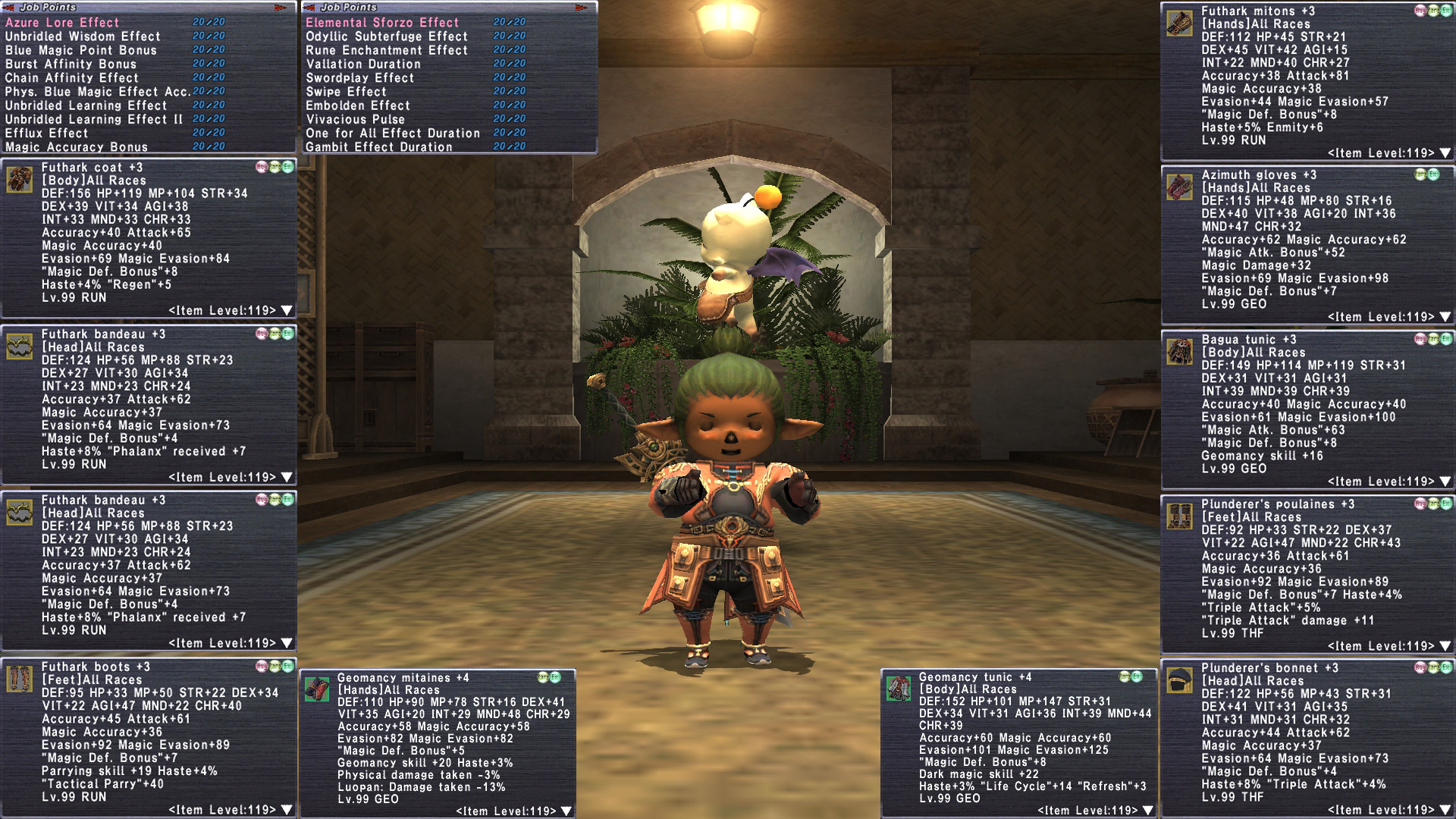Click the Futhark mitons +3 item icon
Image resolution: width=1456 pixels, height=819 pixels.
1179,24
